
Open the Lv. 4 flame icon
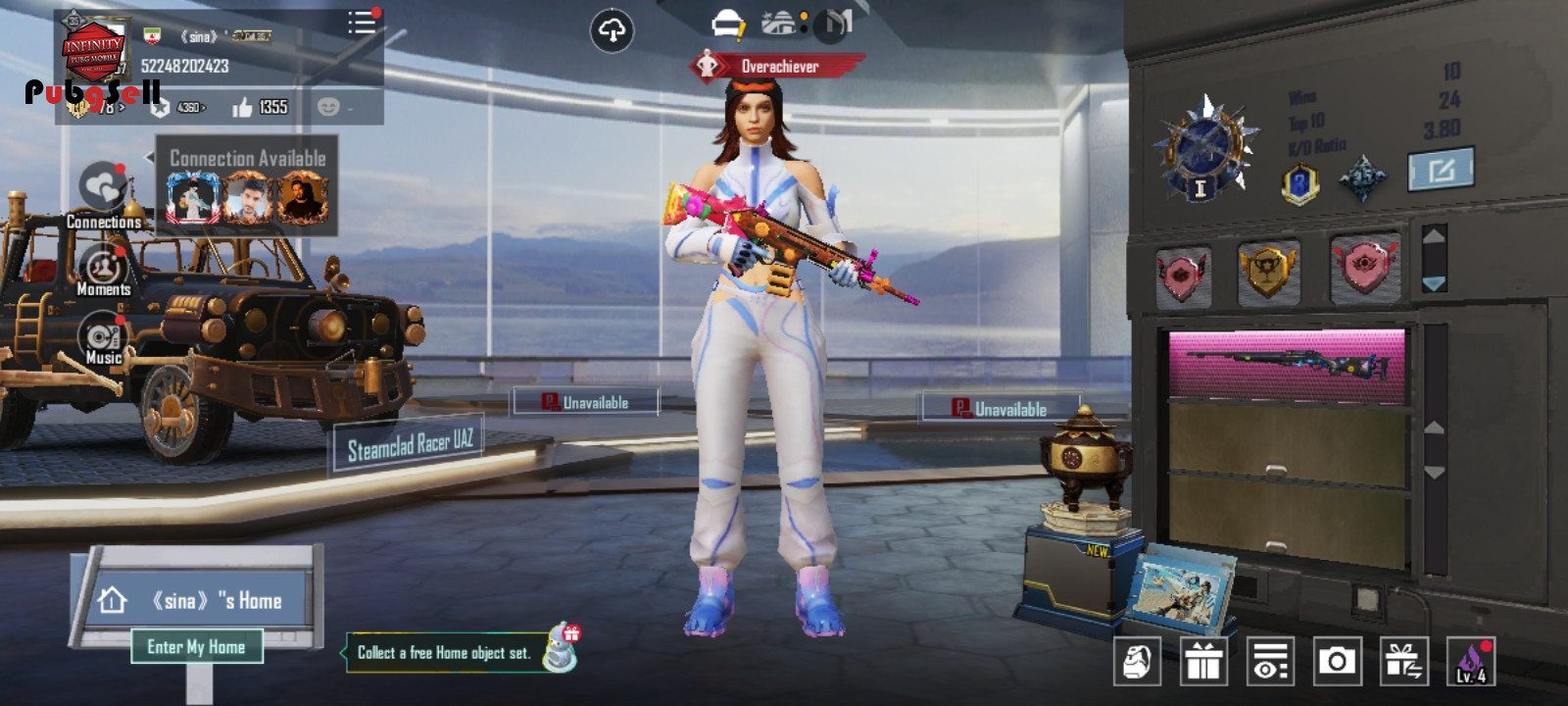coord(1470,662)
